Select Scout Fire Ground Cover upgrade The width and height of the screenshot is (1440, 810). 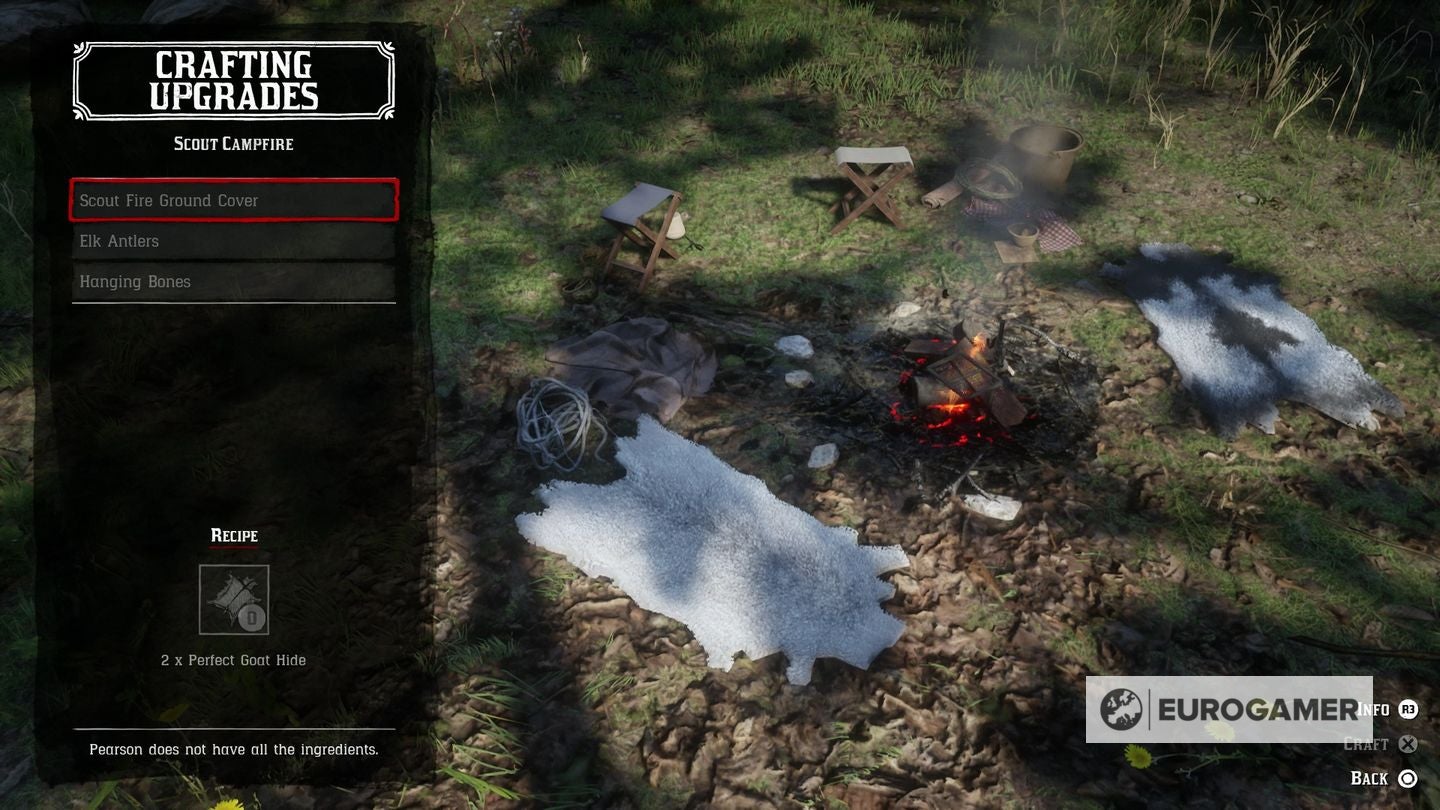click(234, 200)
